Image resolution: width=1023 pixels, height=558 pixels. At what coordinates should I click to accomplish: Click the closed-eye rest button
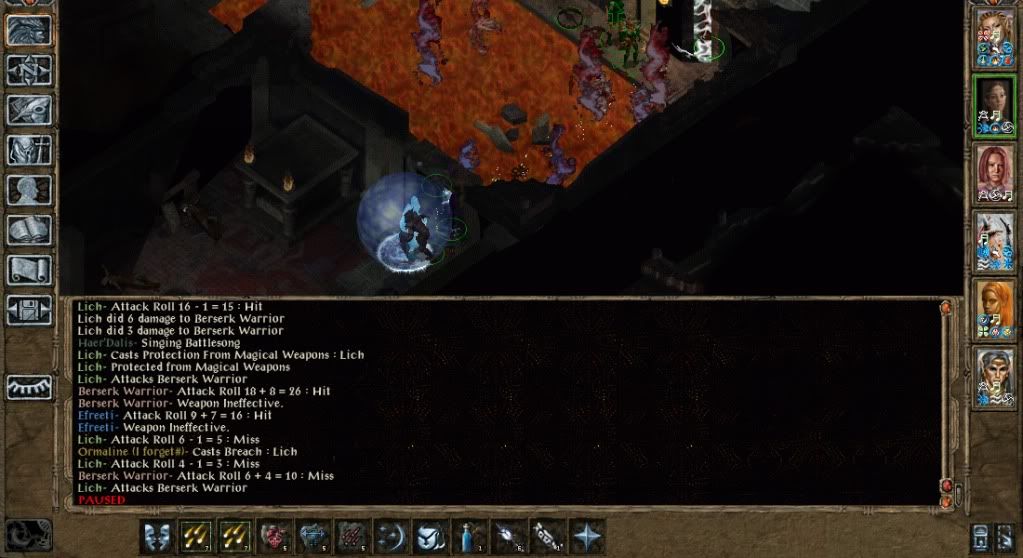pyautogui.click(x=30, y=387)
